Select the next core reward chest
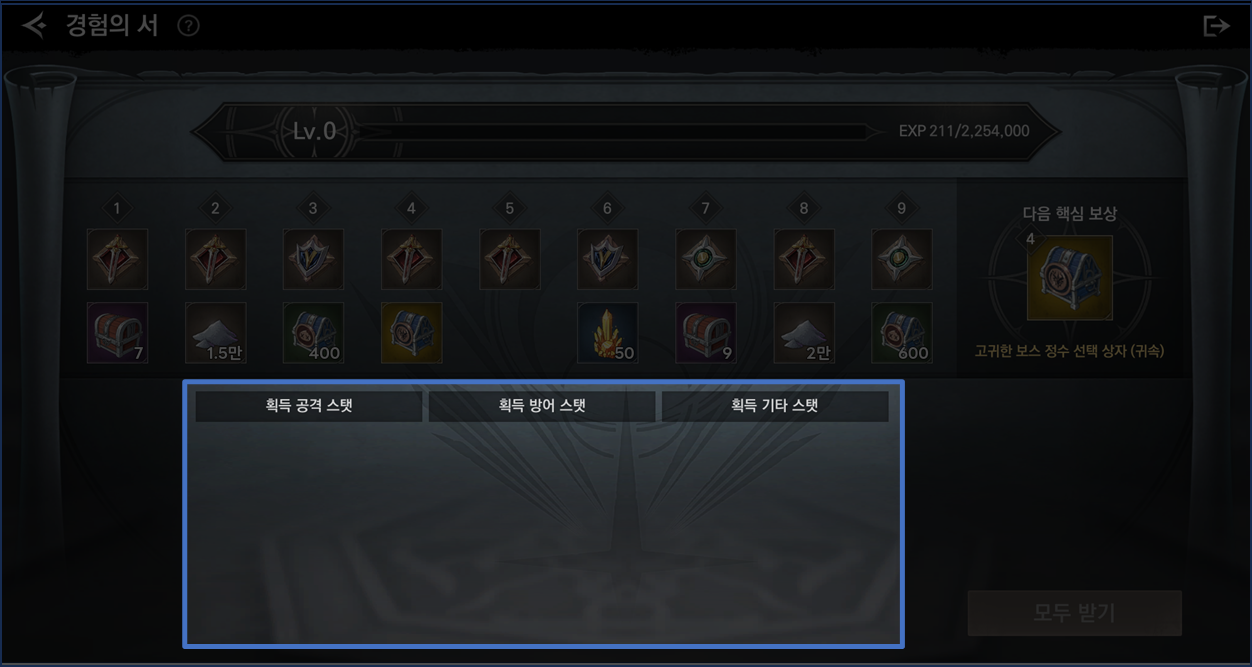 pyautogui.click(x=1069, y=277)
